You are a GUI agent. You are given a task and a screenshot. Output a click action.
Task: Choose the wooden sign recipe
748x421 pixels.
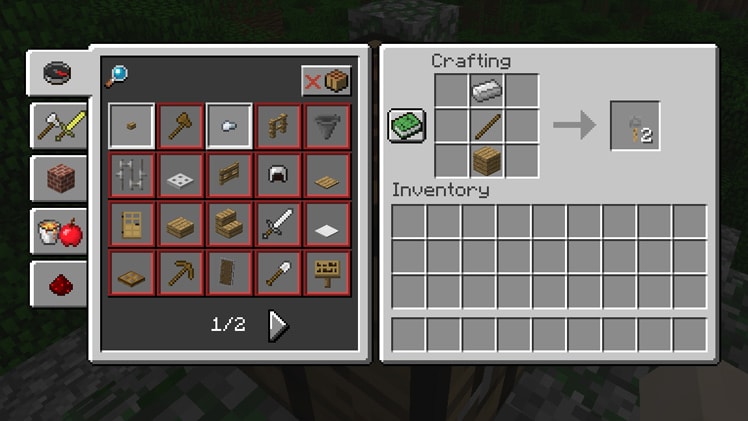(x=327, y=272)
